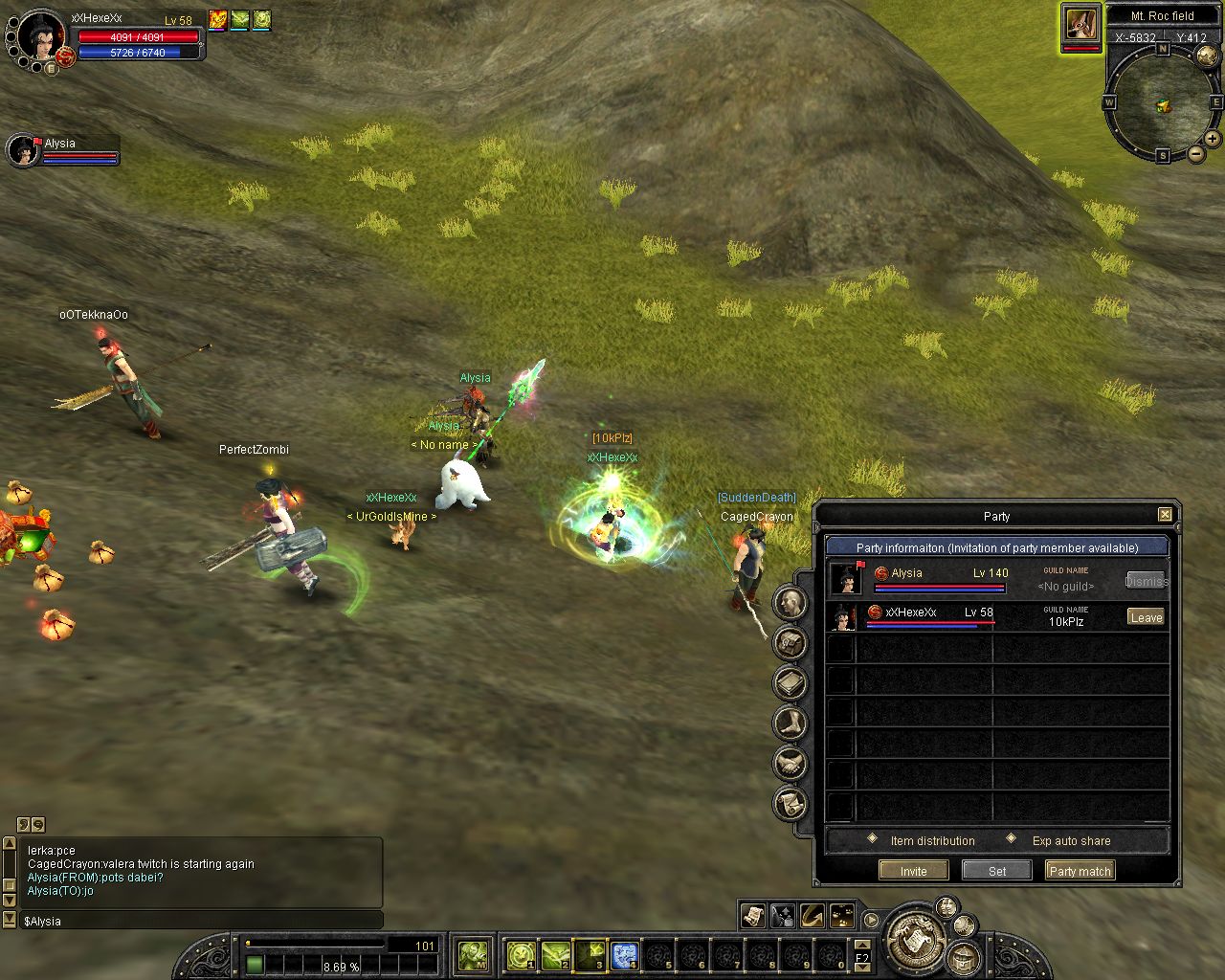
Task: Click the xXHexeXx player portrait
Action: coord(40,36)
